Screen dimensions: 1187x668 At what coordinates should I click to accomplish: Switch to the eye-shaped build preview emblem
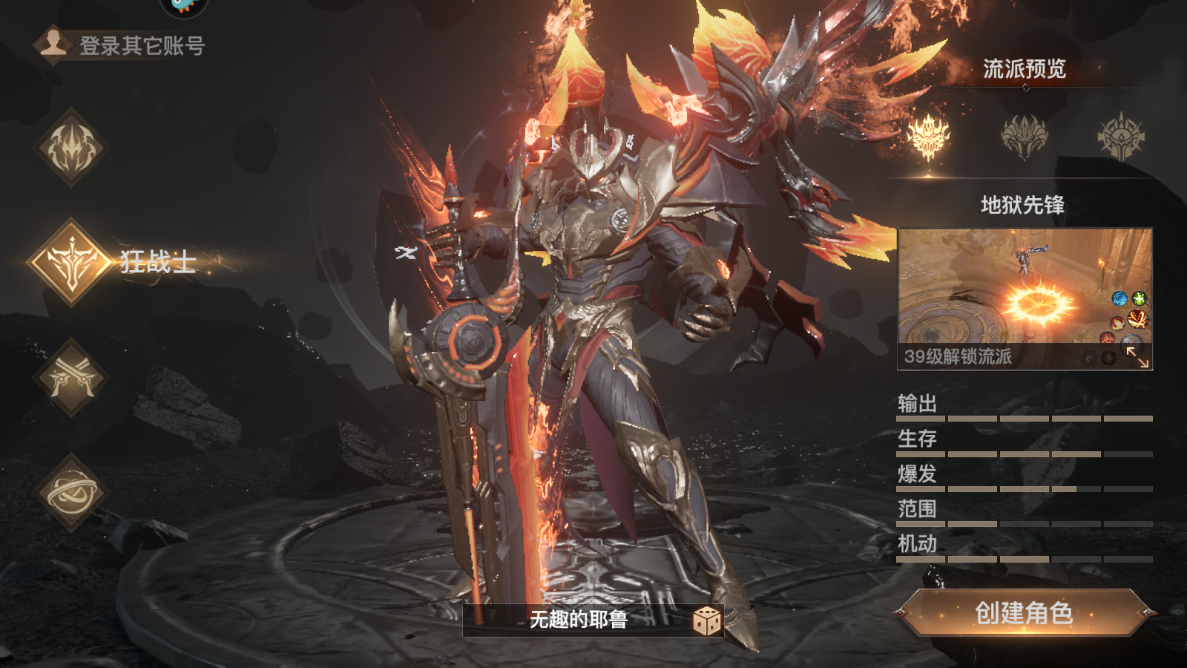pos(1120,137)
